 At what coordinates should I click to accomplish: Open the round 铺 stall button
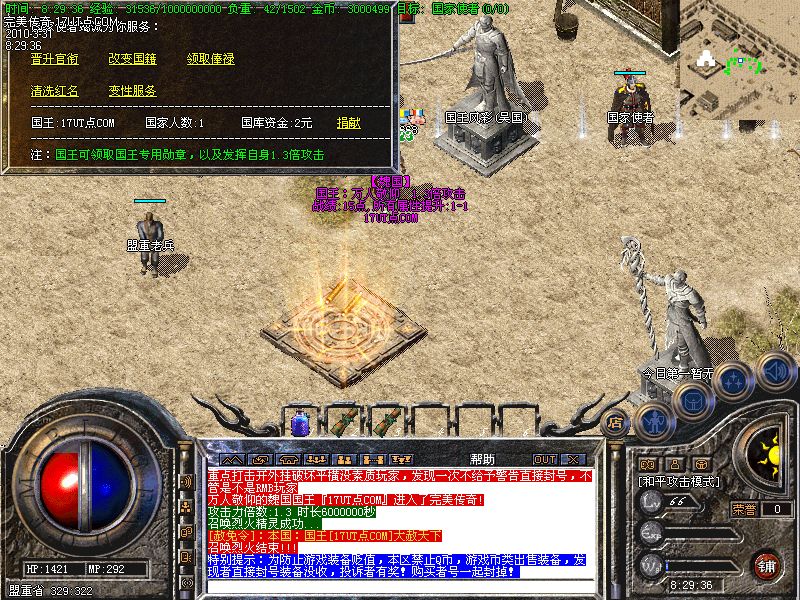click(768, 566)
